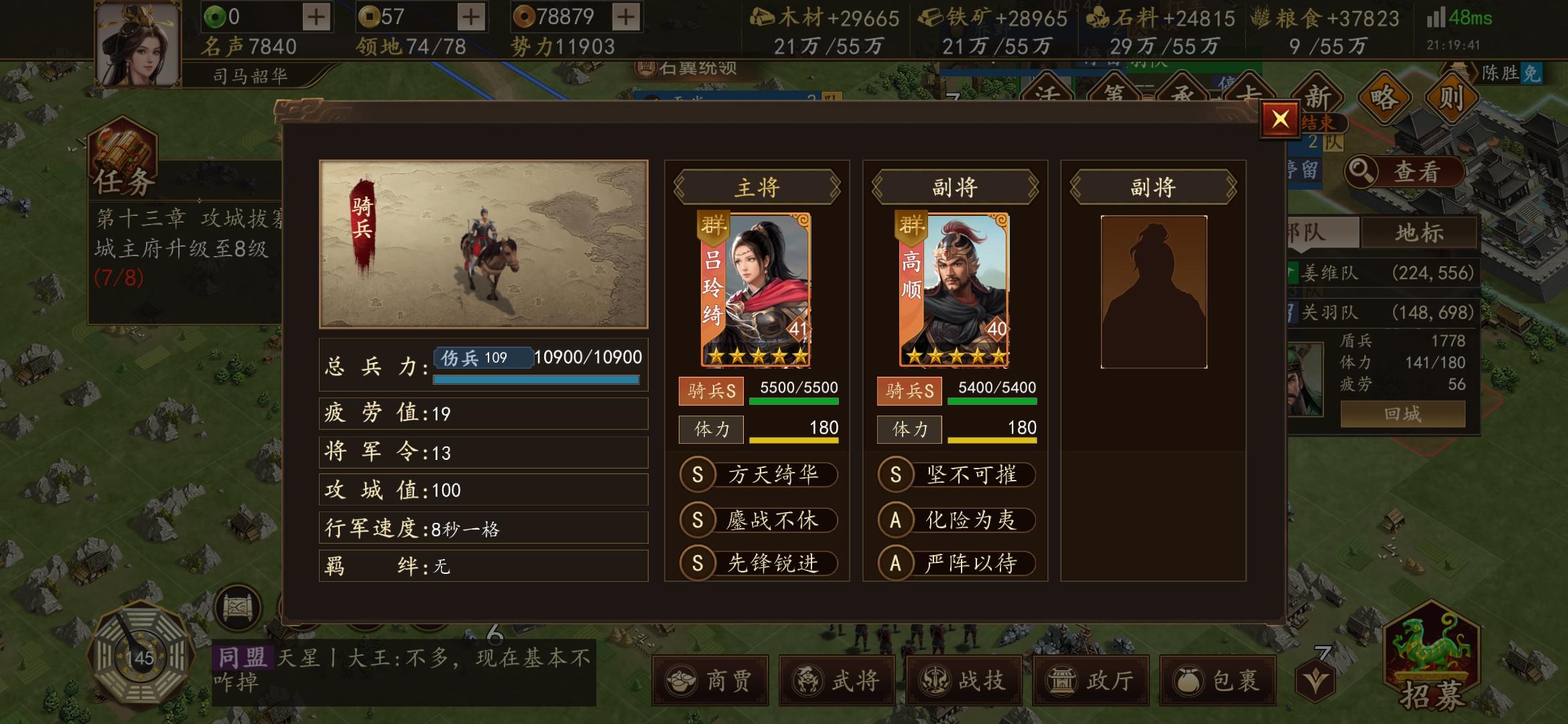
Task: Open the 武将 generals panel
Action: click(x=838, y=681)
